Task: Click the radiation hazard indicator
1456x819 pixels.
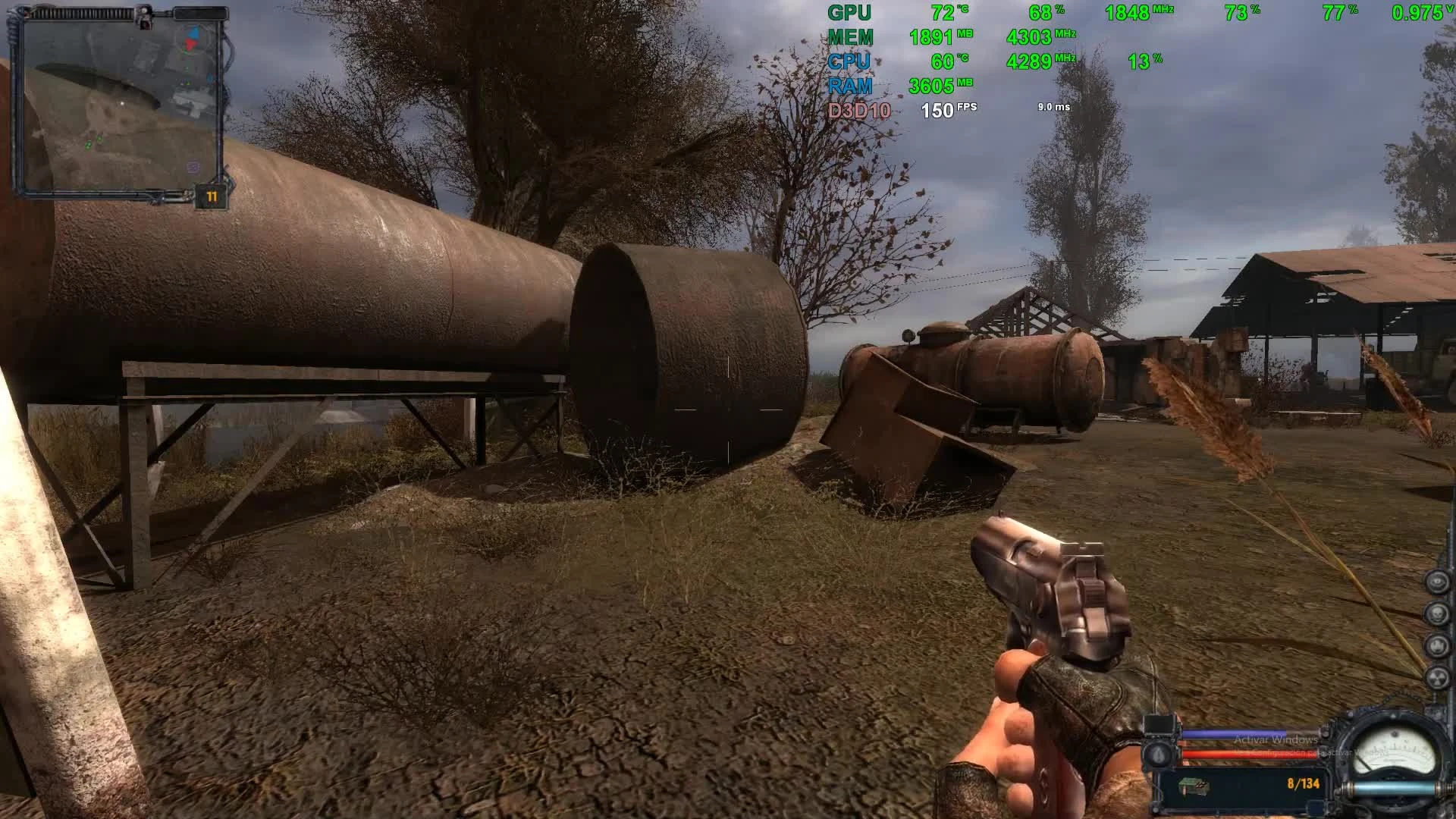Action: (1438, 677)
